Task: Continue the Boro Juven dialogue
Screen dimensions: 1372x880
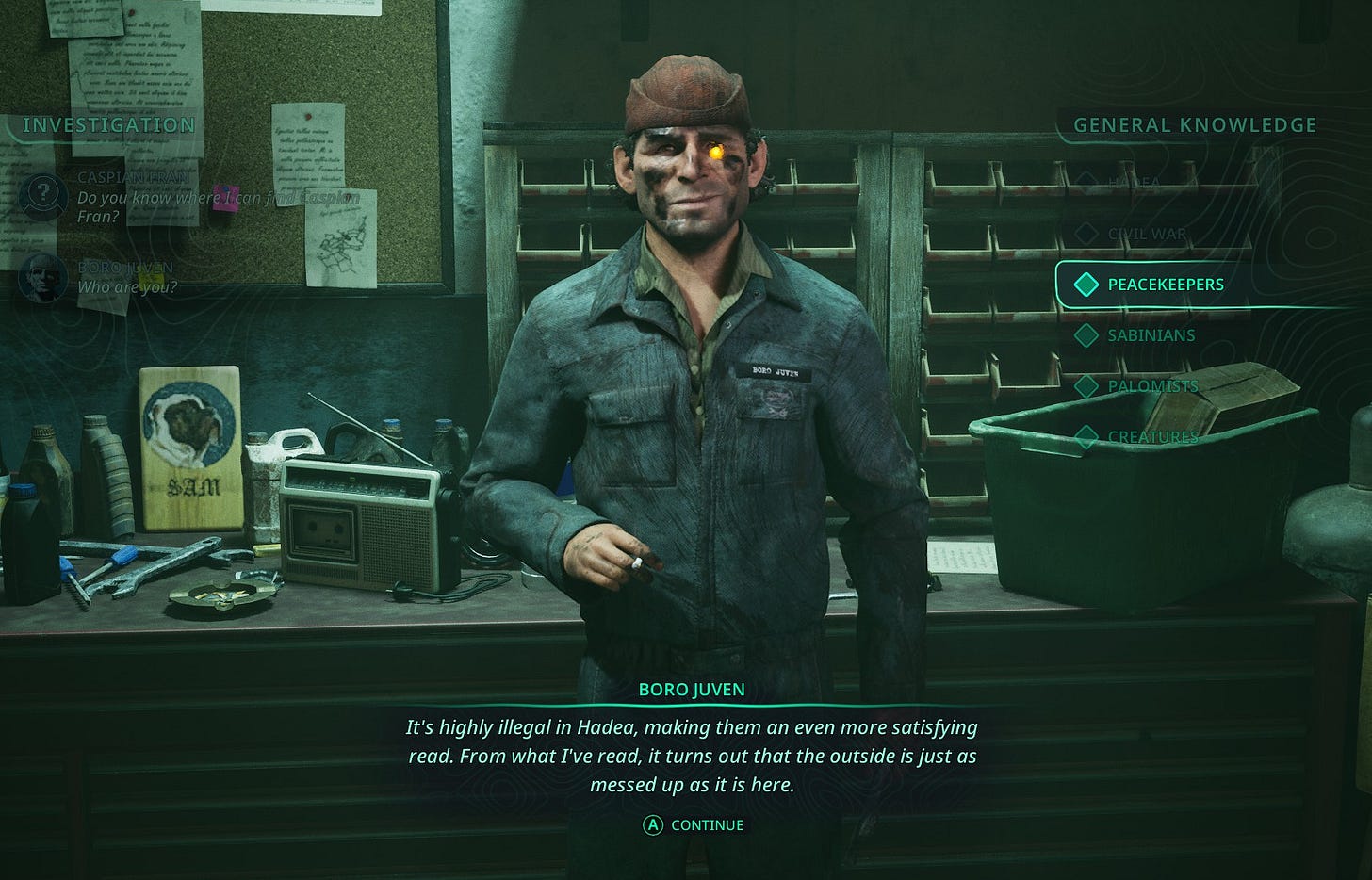Action: pyautogui.click(x=694, y=825)
